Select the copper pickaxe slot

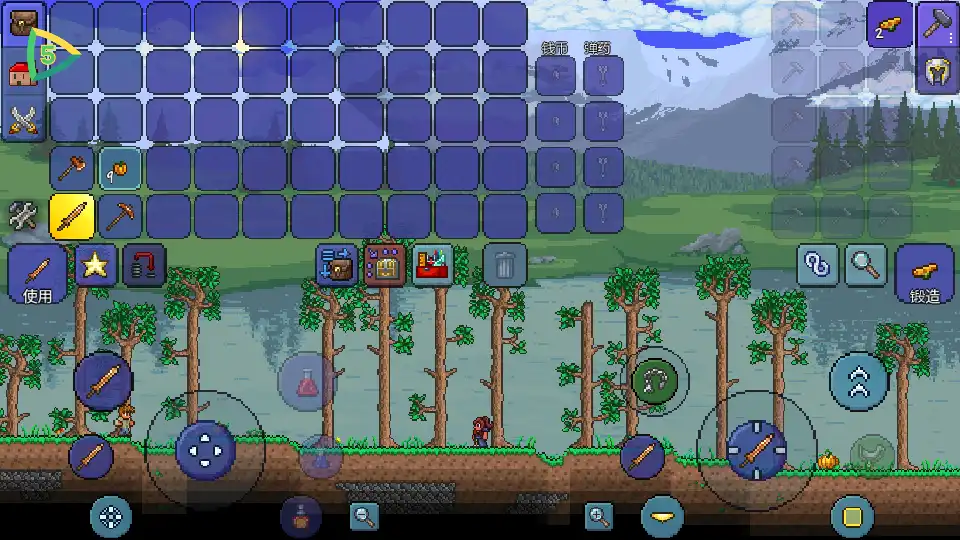point(120,215)
